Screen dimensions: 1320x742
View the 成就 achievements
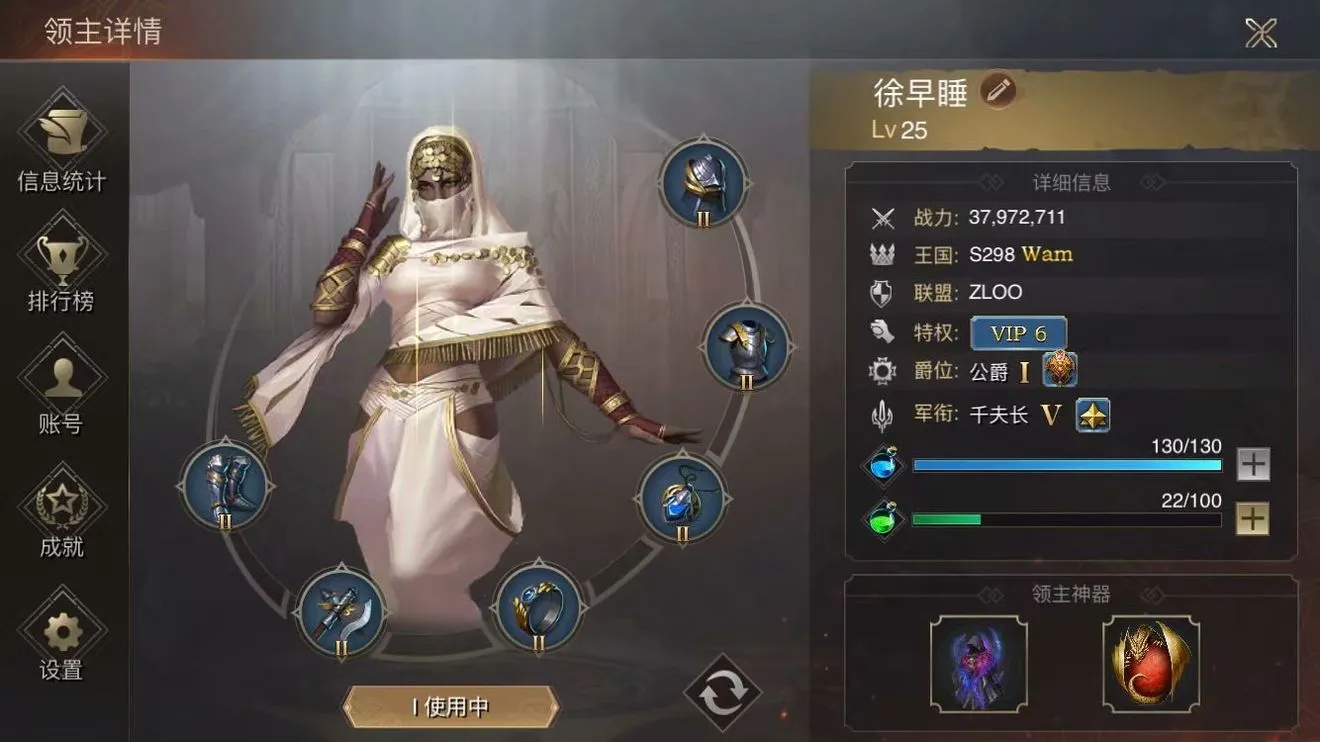(62, 512)
